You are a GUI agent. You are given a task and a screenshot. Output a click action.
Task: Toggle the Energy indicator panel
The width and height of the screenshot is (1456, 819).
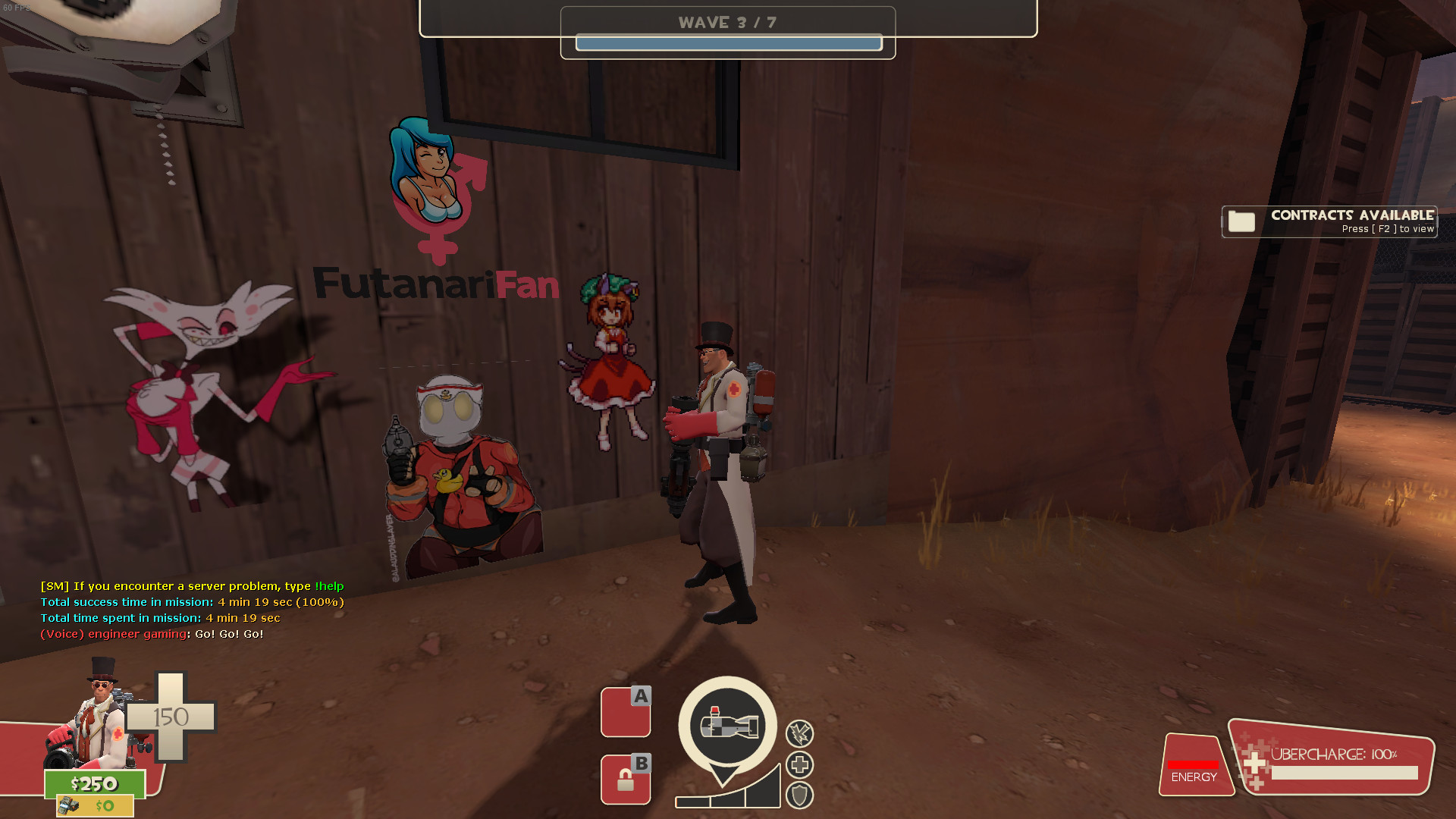coord(1196,766)
